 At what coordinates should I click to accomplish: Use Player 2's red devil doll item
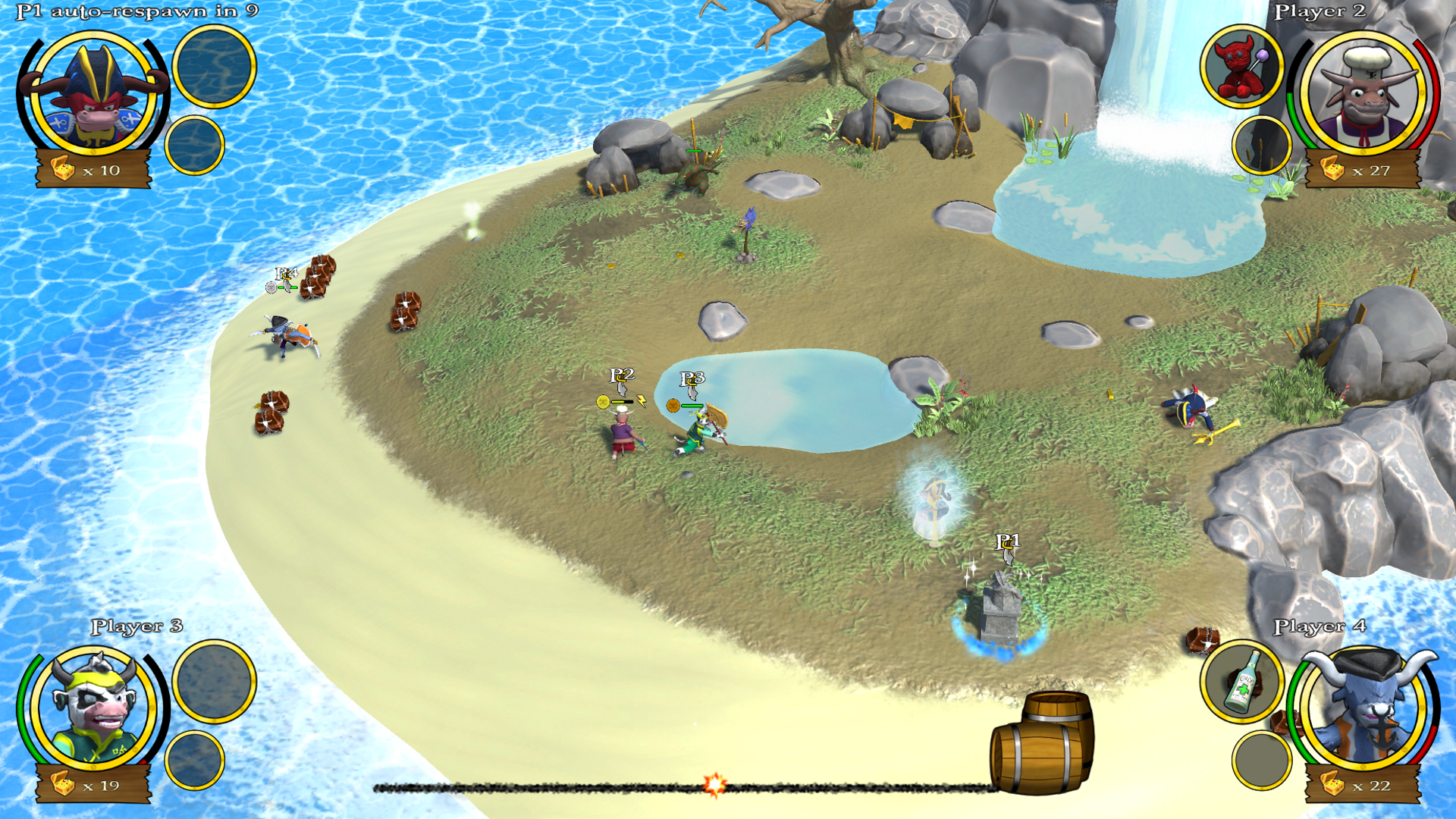click(x=1241, y=67)
